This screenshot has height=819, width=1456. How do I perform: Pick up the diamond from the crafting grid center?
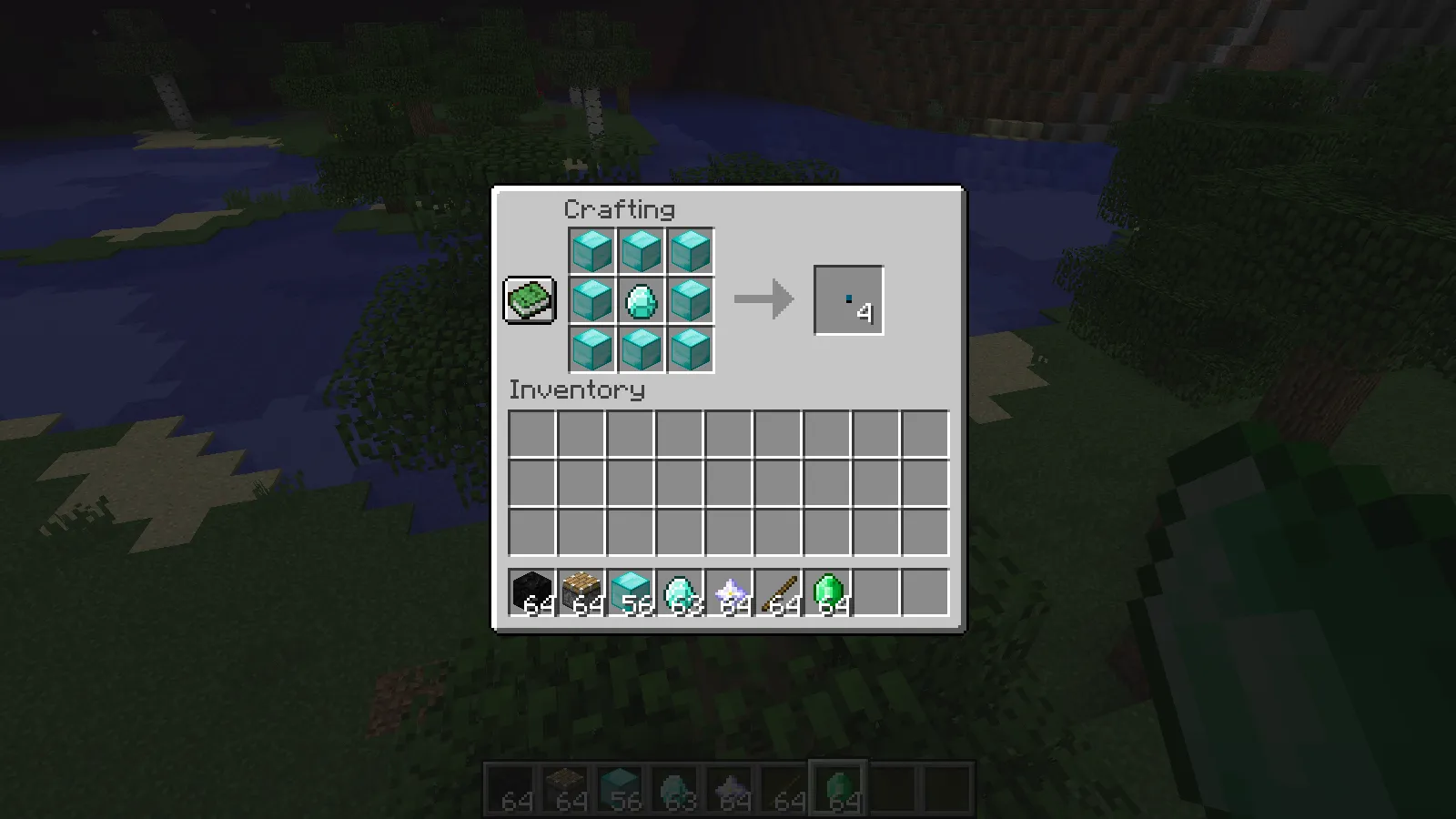[641, 301]
